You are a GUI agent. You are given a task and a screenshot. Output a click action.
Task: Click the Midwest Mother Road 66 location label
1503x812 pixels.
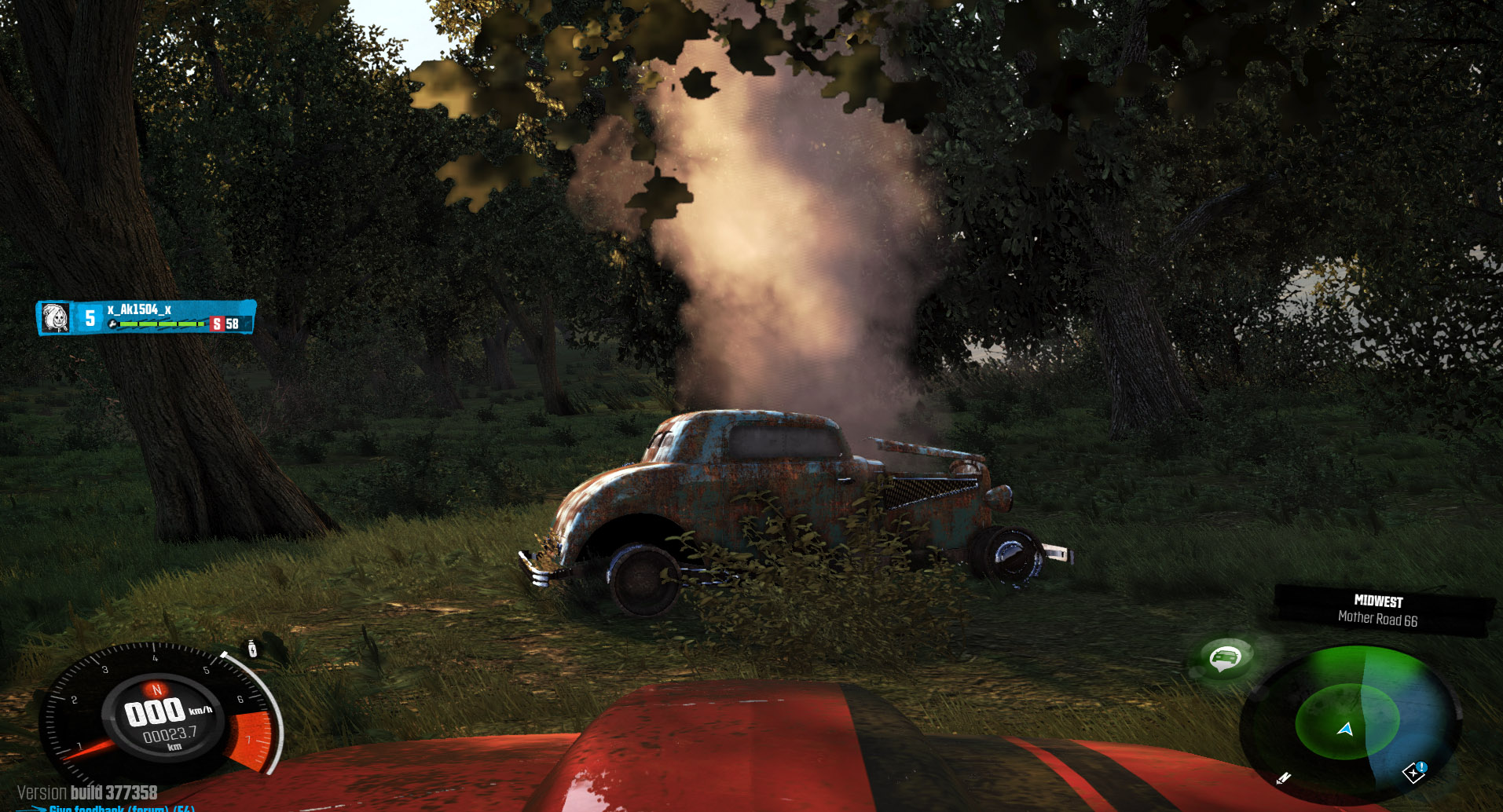pos(1378,610)
